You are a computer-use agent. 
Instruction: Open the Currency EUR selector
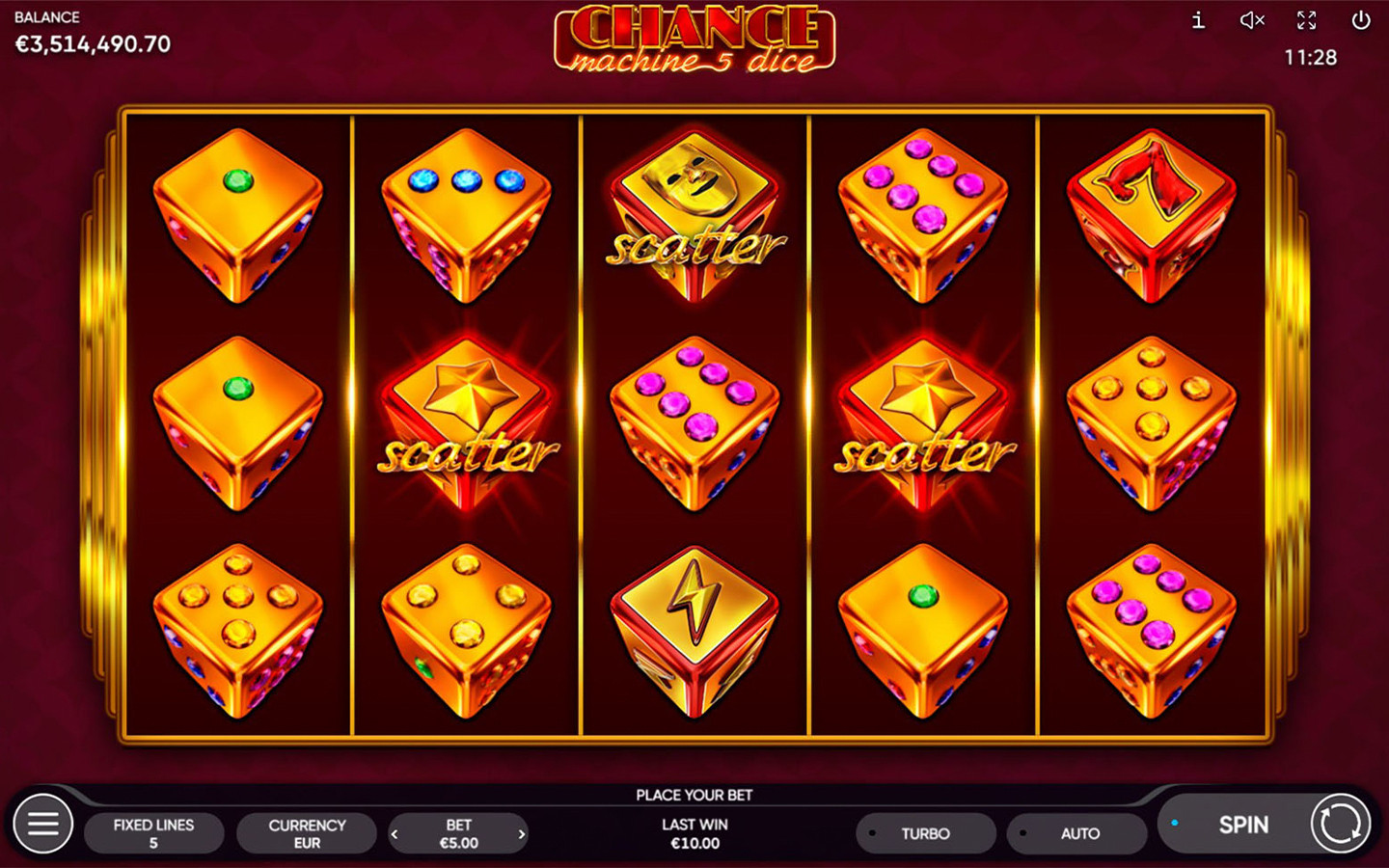tap(306, 833)
